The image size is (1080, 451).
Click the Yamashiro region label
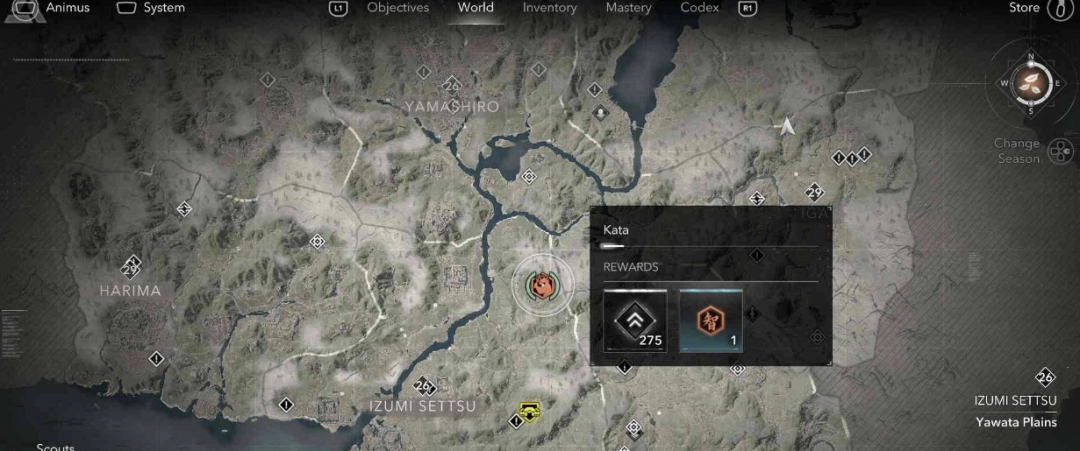coord(452,106)
